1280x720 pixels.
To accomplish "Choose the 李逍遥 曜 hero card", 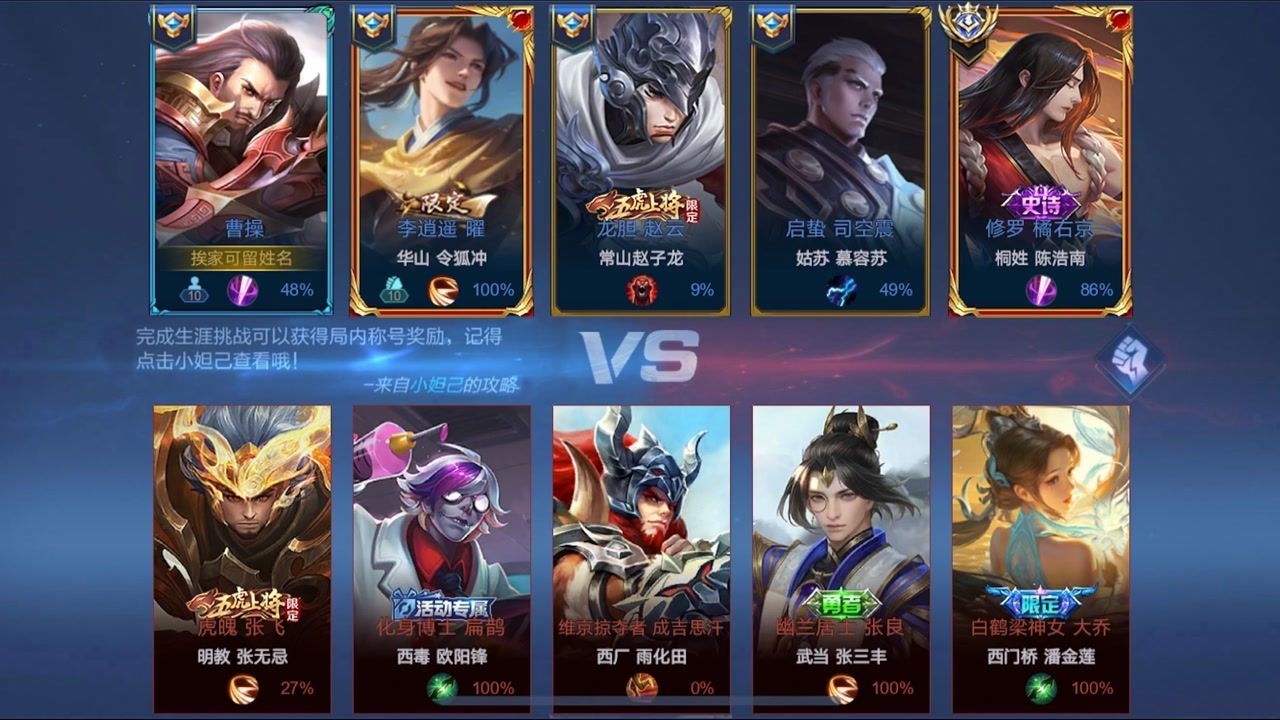I will point(441,160).
